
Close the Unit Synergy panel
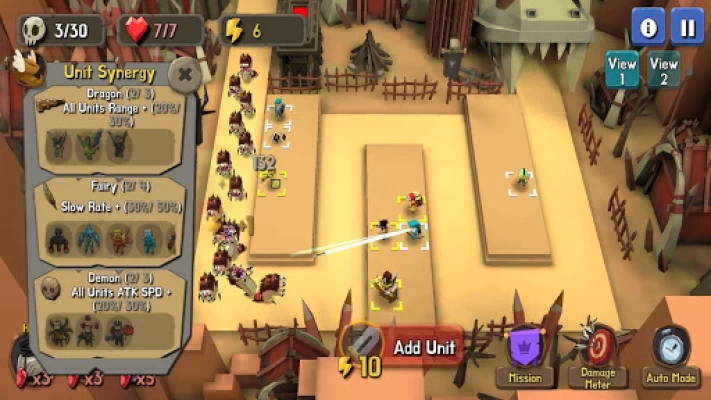click(x=184, y=73)
